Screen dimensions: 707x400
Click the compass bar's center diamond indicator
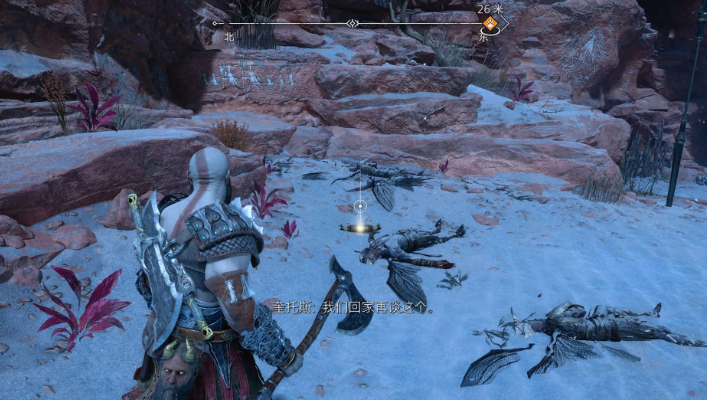tap(352, 22)
